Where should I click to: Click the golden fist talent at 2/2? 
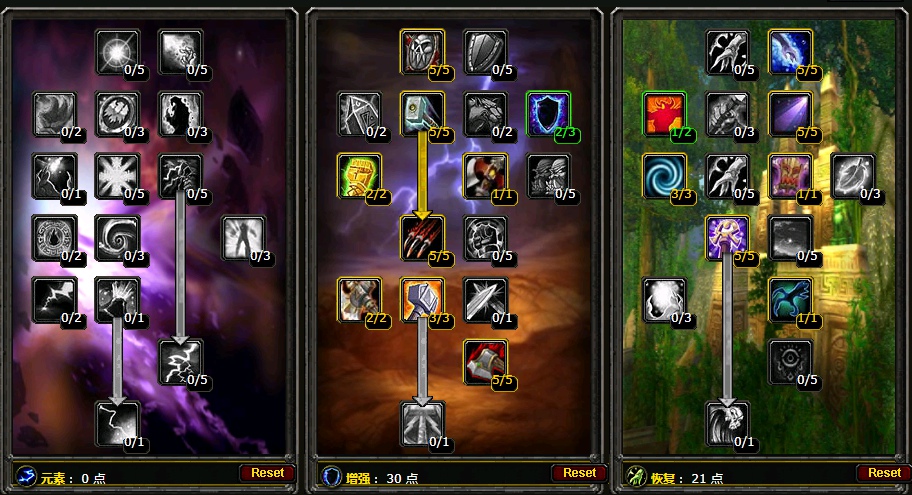(359, 175)
